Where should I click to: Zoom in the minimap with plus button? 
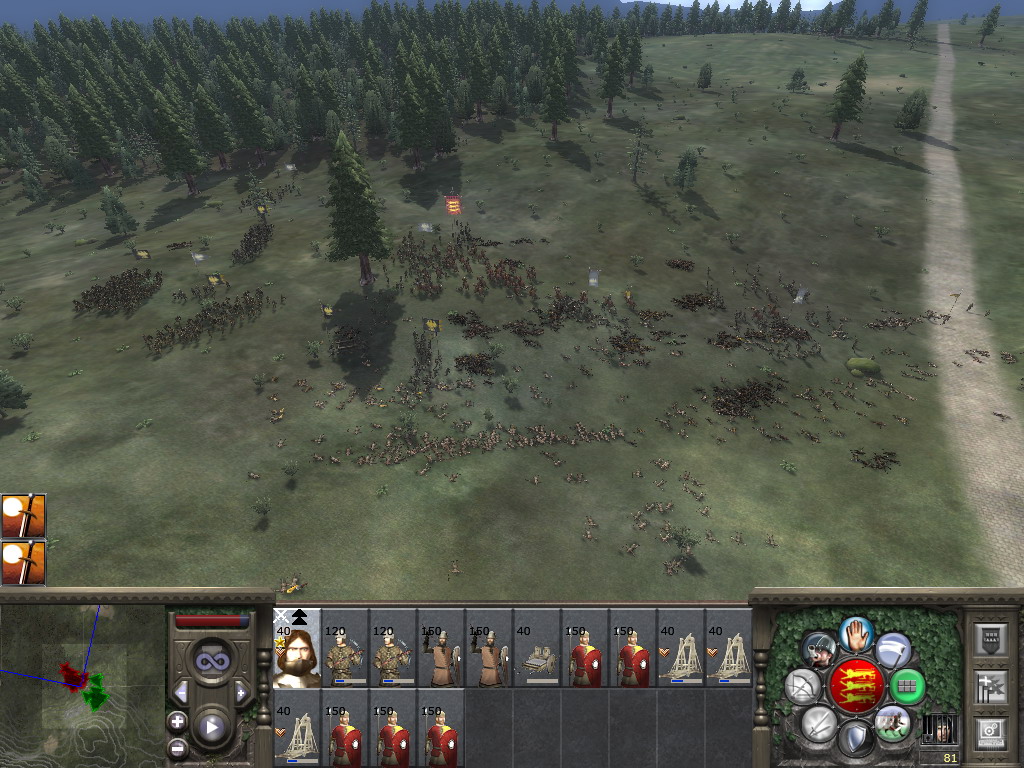point(177,721)
